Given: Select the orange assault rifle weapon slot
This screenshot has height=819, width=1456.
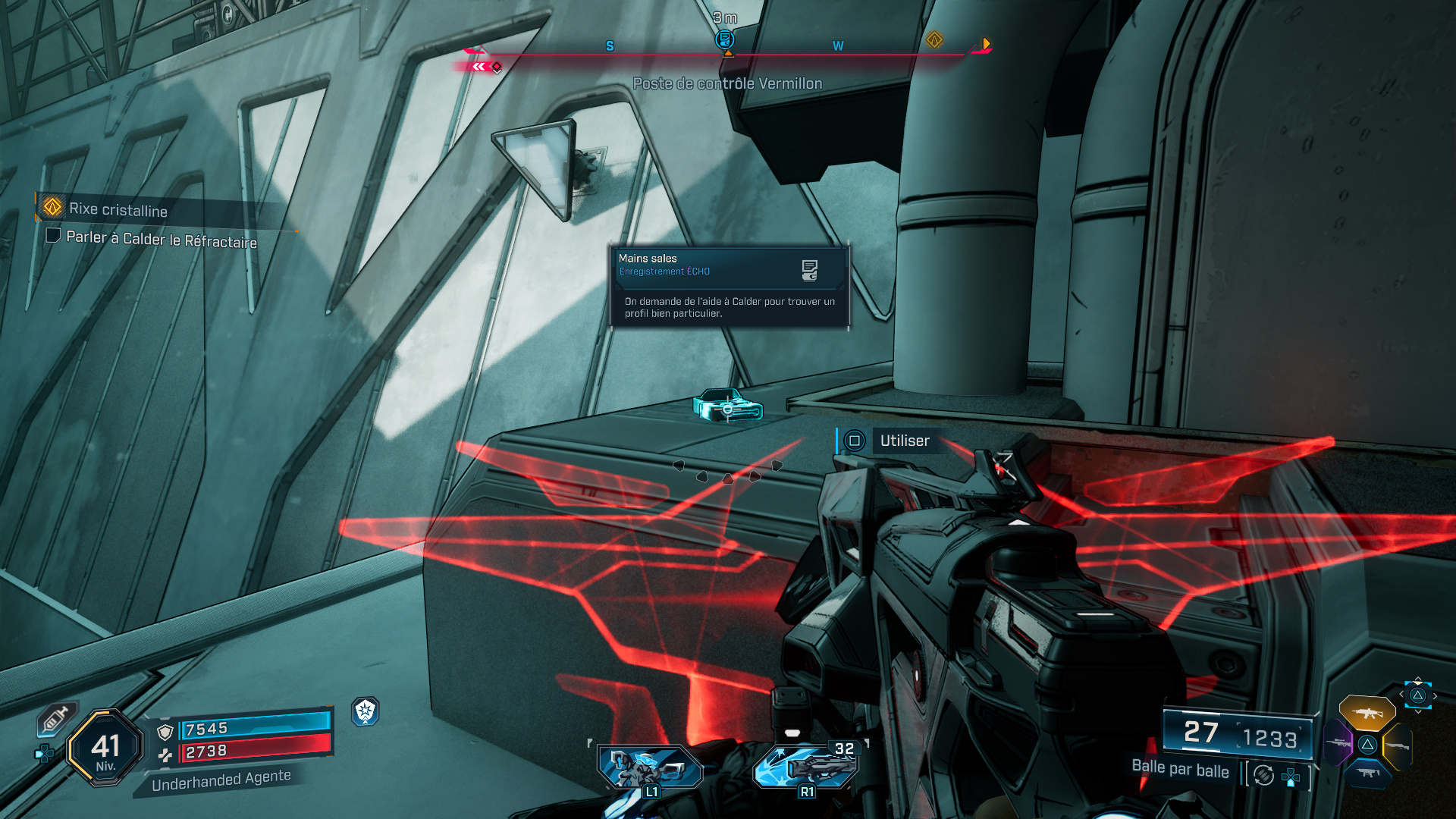Looking at the screenshot, I should click(x=1367, y=713).
